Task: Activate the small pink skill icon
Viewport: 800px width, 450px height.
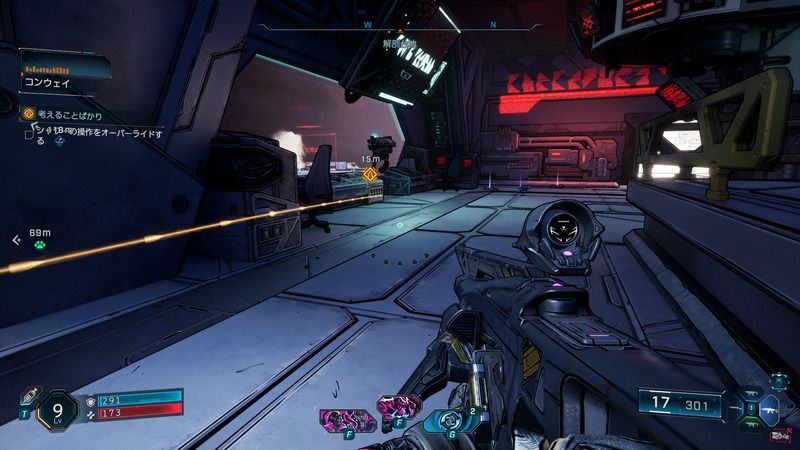Action: pos(391,408)
